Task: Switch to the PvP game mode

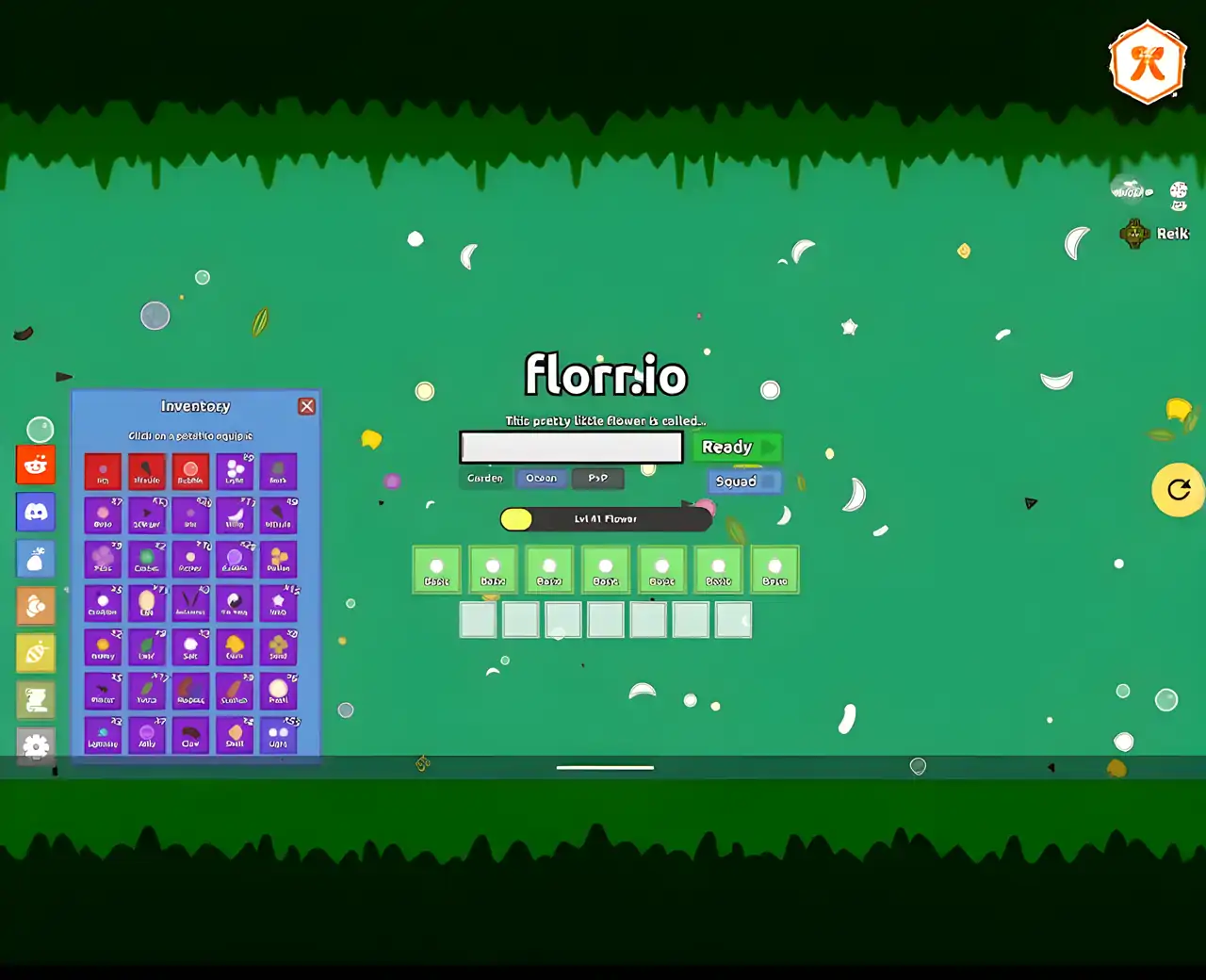Action: (598, 478)
